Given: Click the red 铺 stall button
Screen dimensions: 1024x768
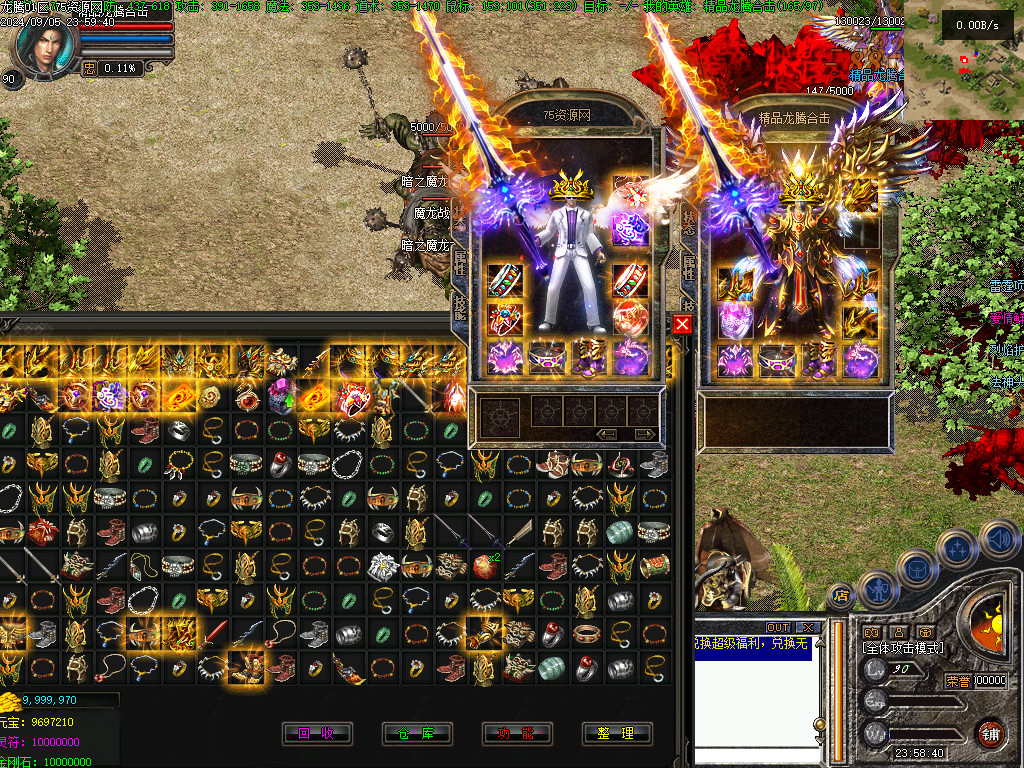Looking at the screenshot, I should point(991,733).
